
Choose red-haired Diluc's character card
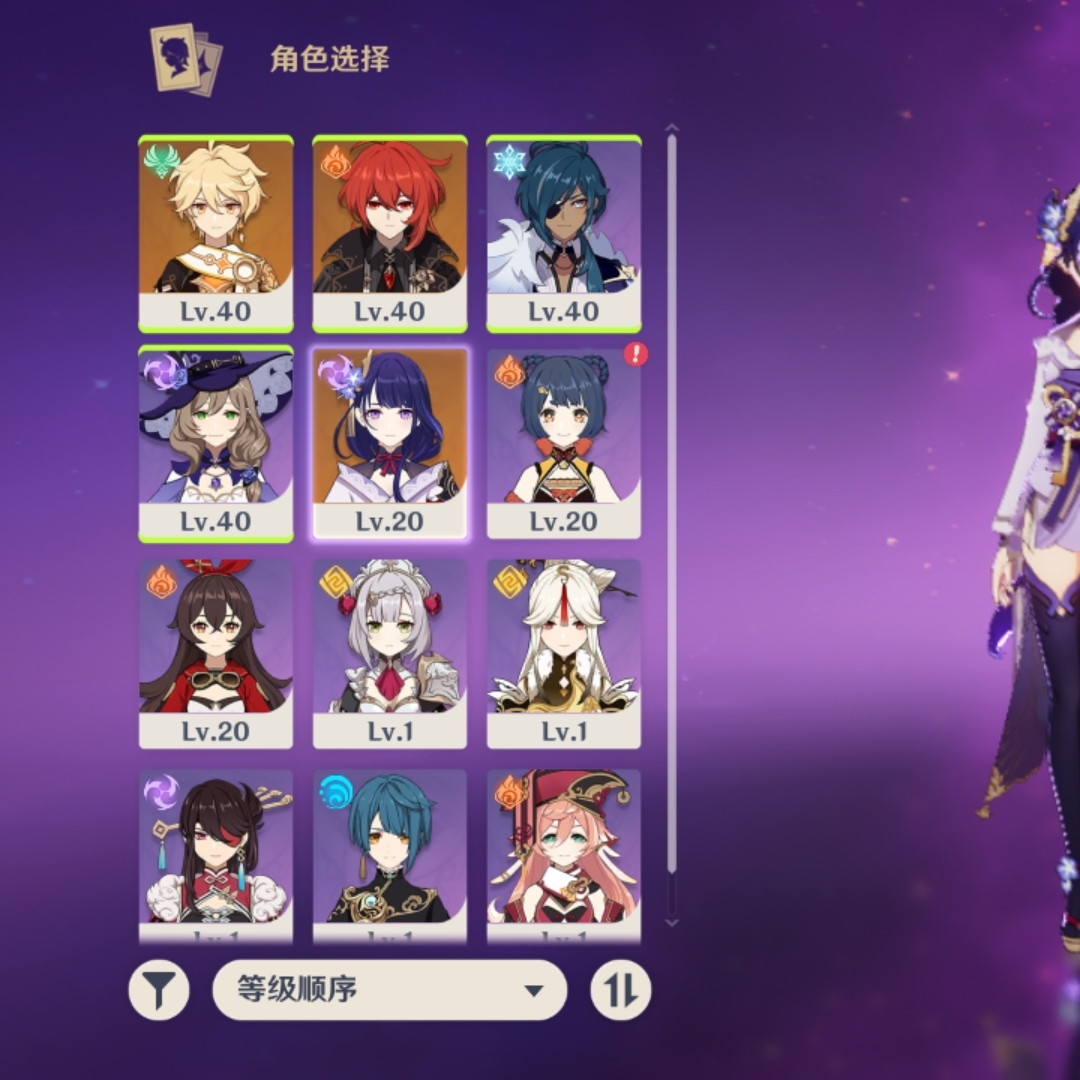tap(390, 234)
